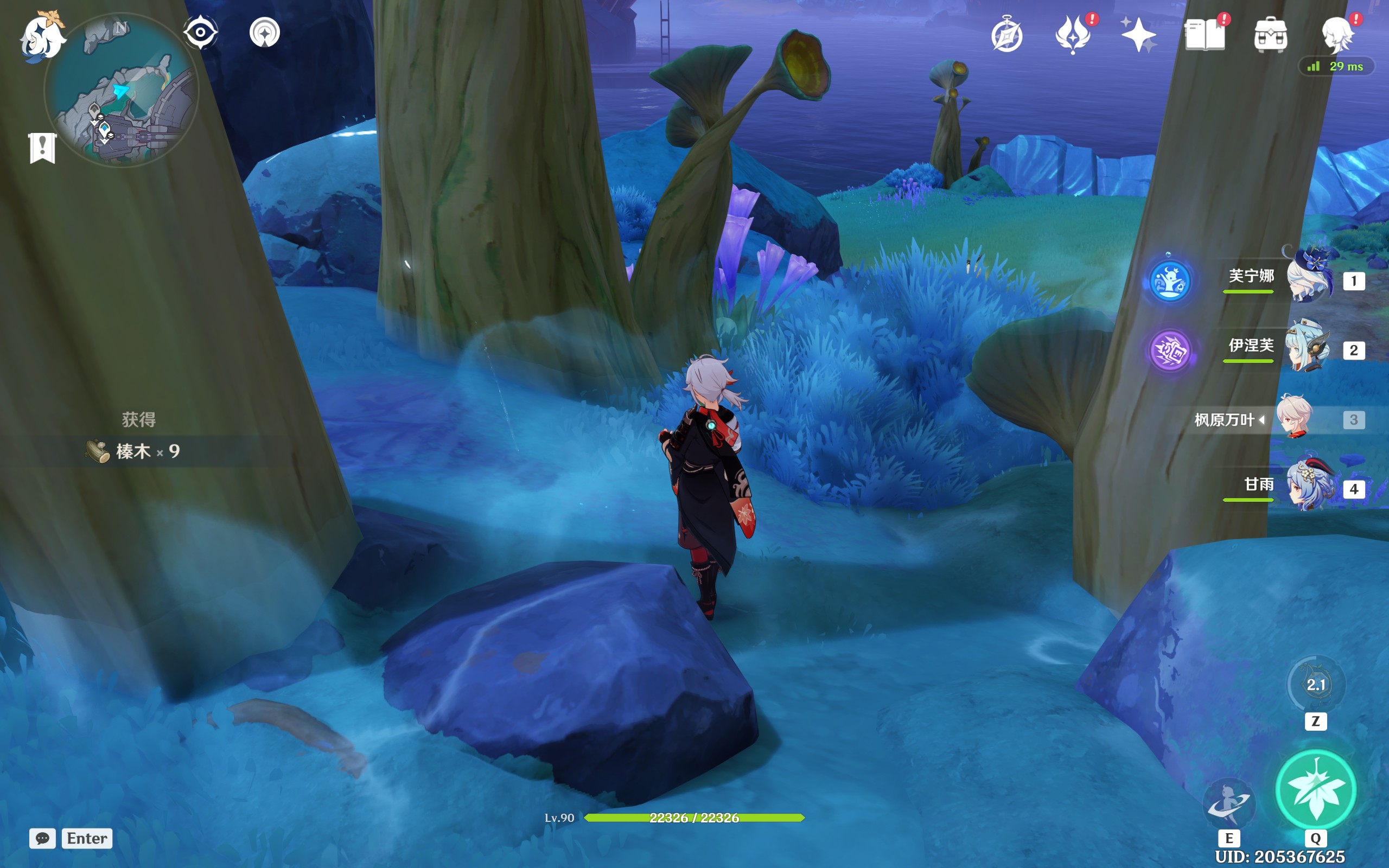Use the elemental skill icon
The height and width of the screenshot is (868, 1389).
pyautogui.click(x=1229, y=802)
